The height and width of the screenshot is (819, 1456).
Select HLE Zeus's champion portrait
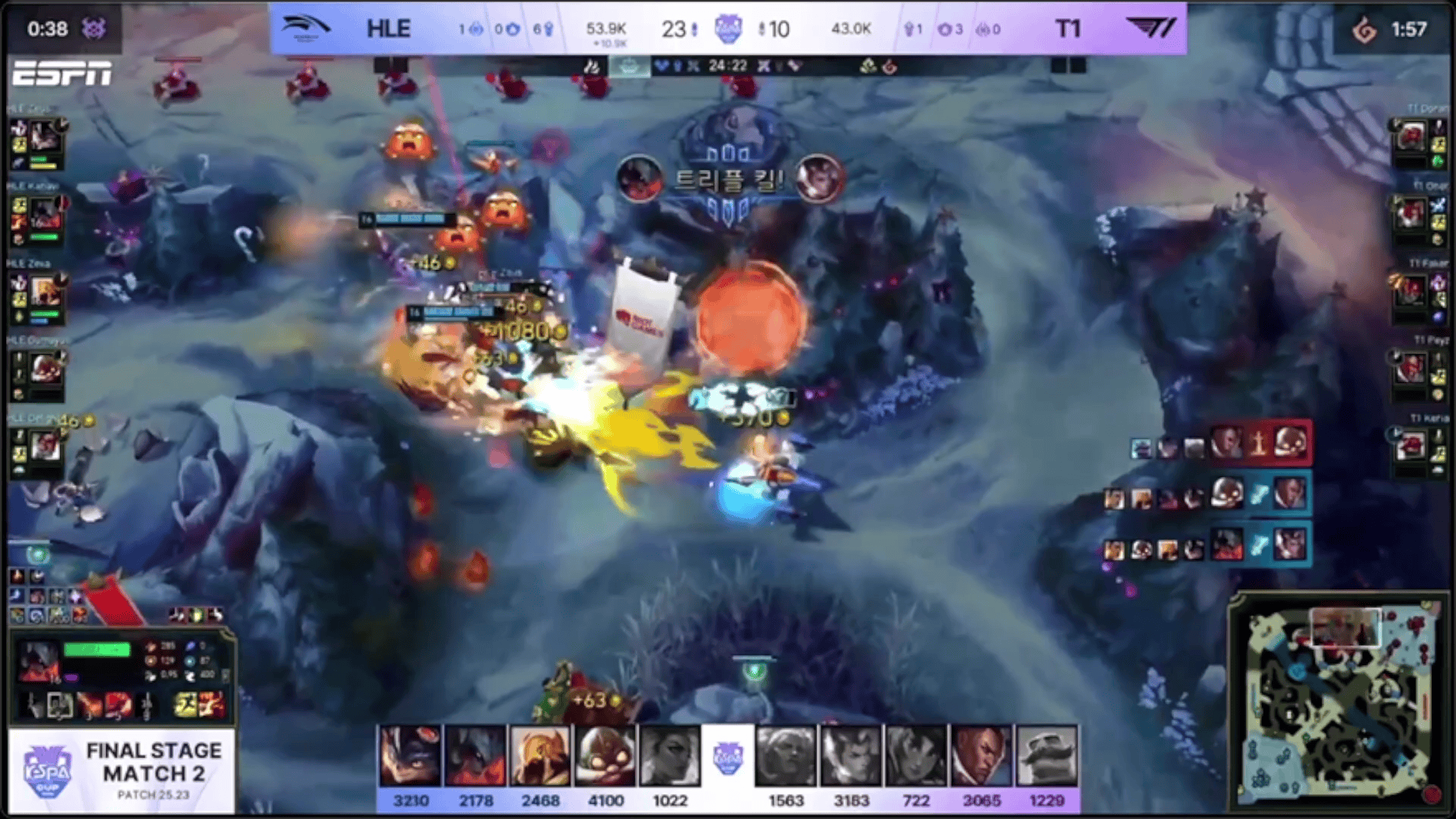(45, 136)
